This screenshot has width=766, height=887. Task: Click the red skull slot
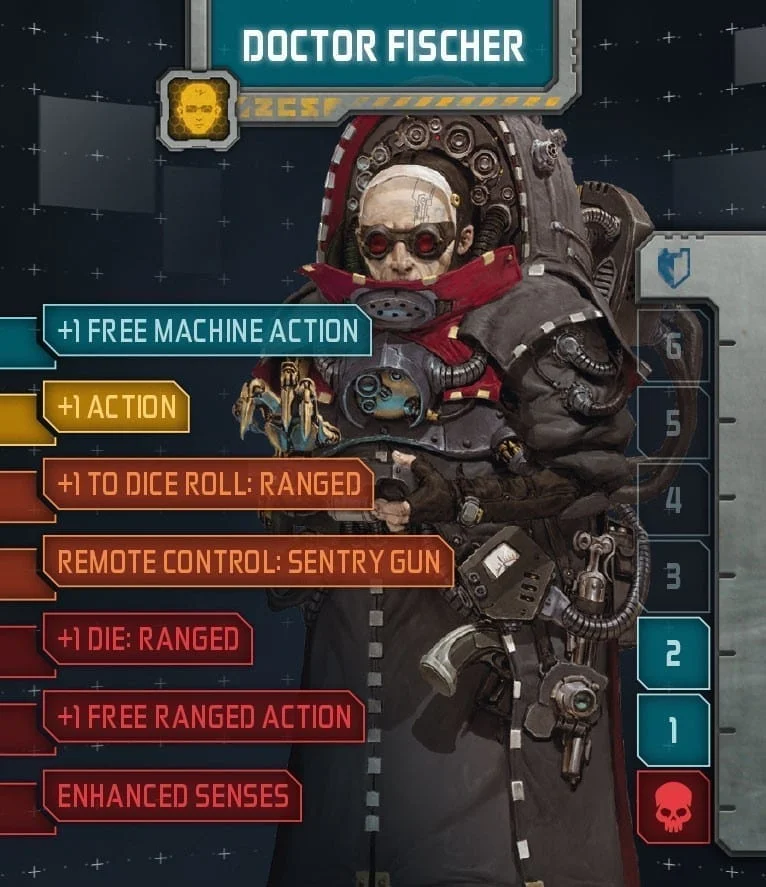[x=672, y=806]
